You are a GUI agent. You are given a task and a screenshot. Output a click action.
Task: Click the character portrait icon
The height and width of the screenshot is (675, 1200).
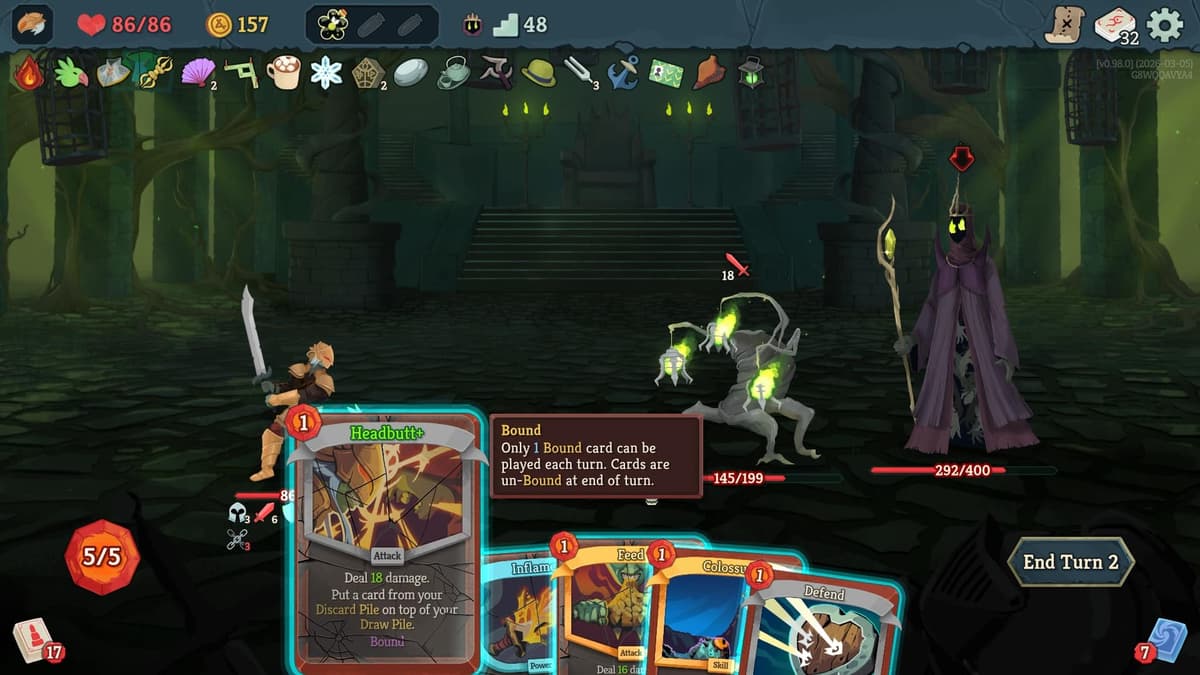coord(32,25)
